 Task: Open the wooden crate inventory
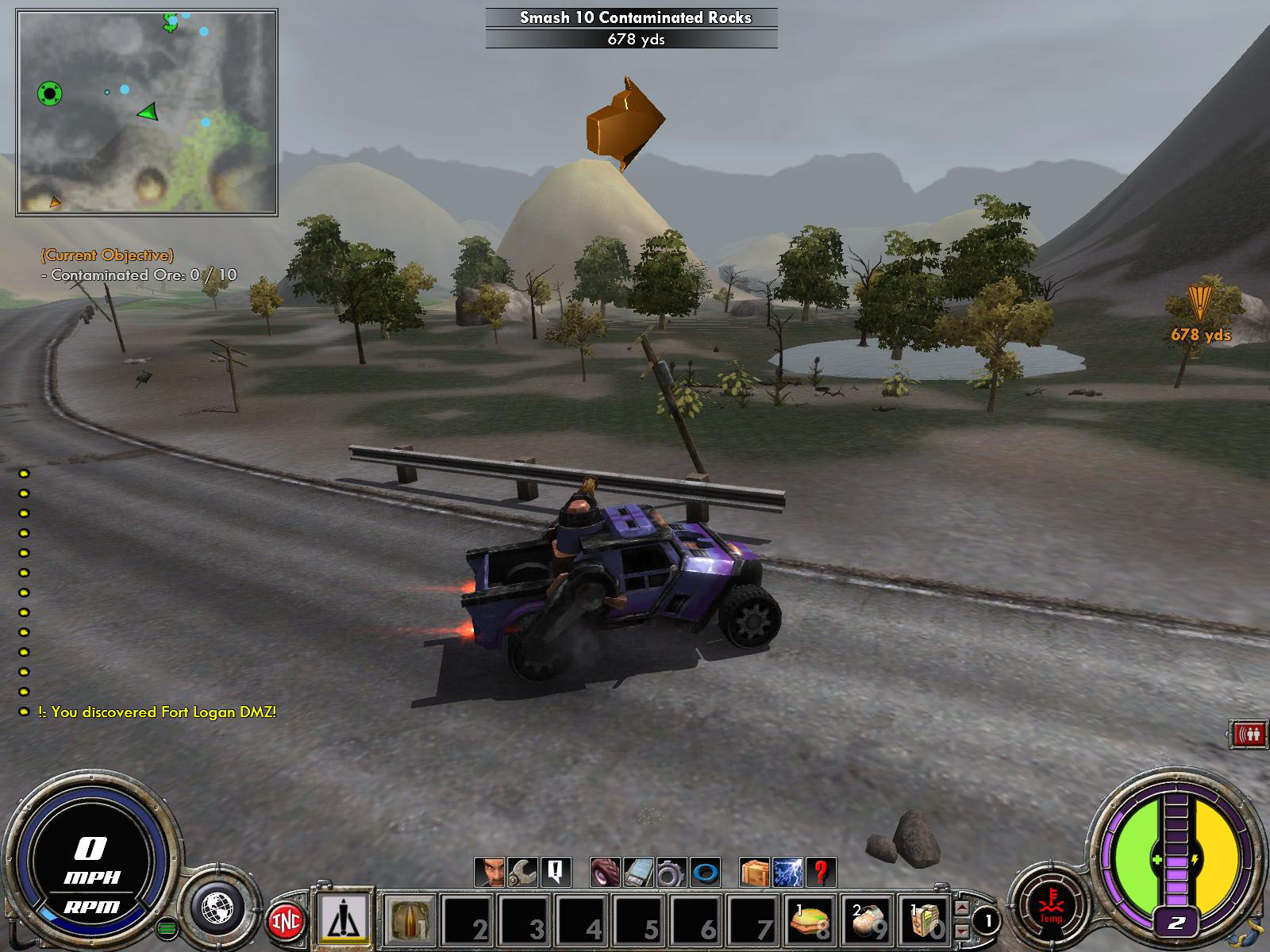click(755, 873)
